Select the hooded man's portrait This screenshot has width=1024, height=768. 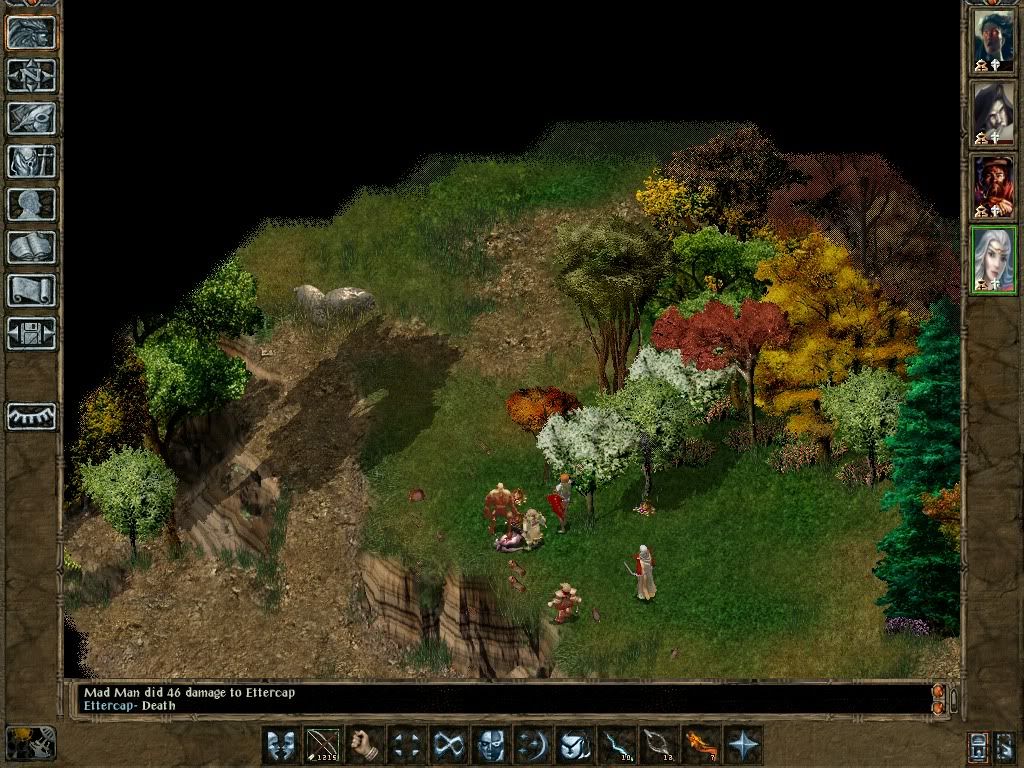pyautogui.click(x=993, y=113)
